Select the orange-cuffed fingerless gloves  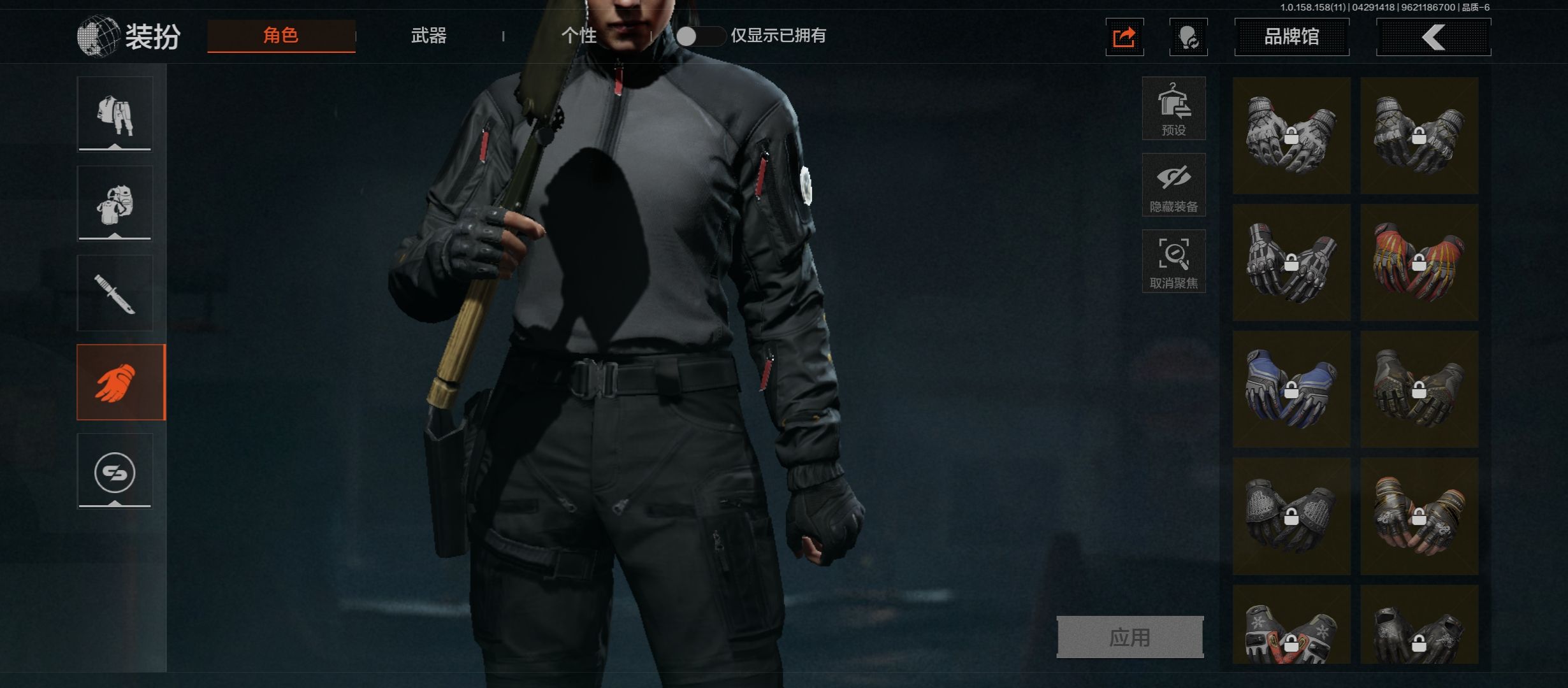[x=1419, y=516]
